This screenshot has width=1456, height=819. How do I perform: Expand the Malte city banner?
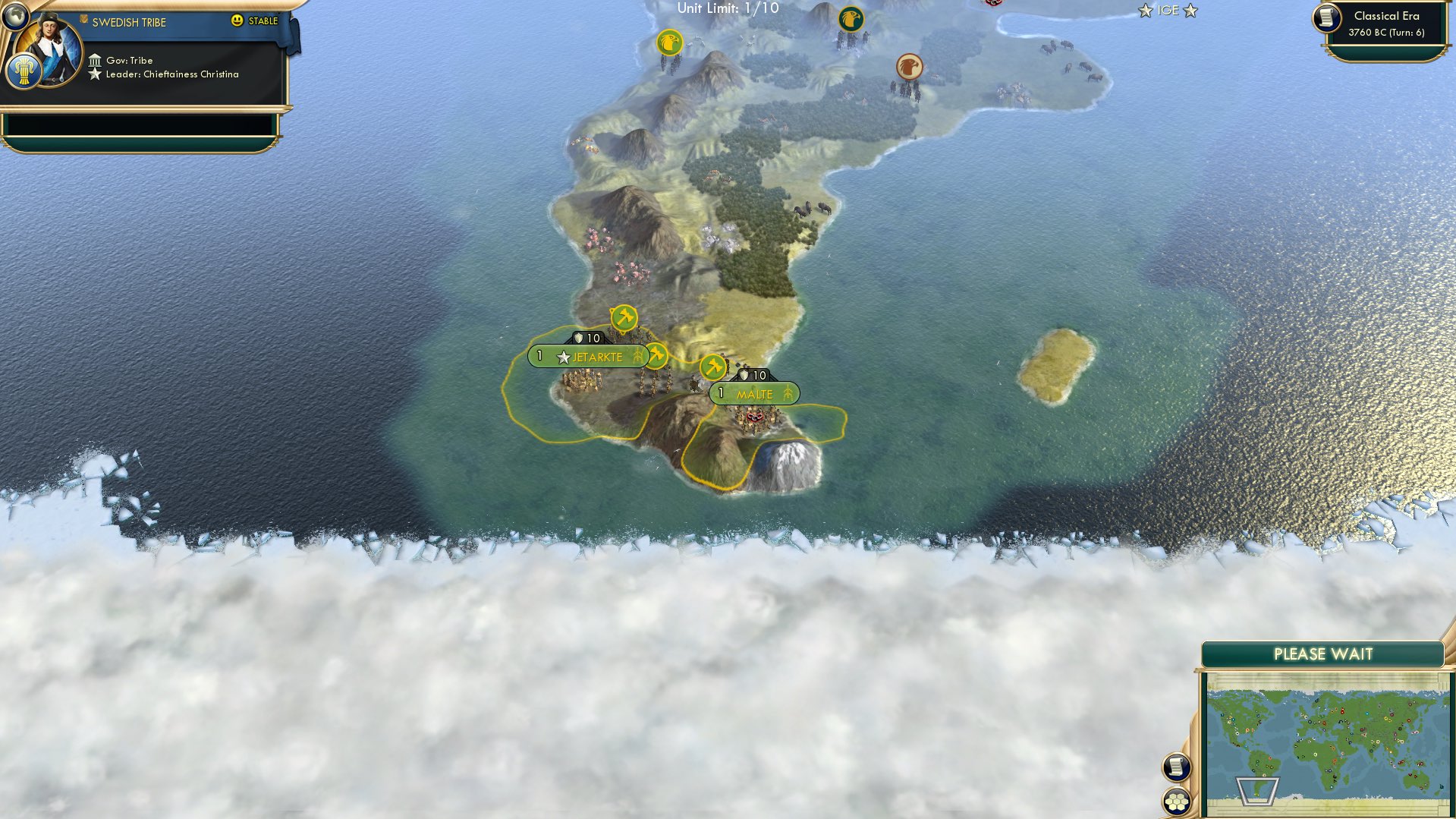pos(755,393)
